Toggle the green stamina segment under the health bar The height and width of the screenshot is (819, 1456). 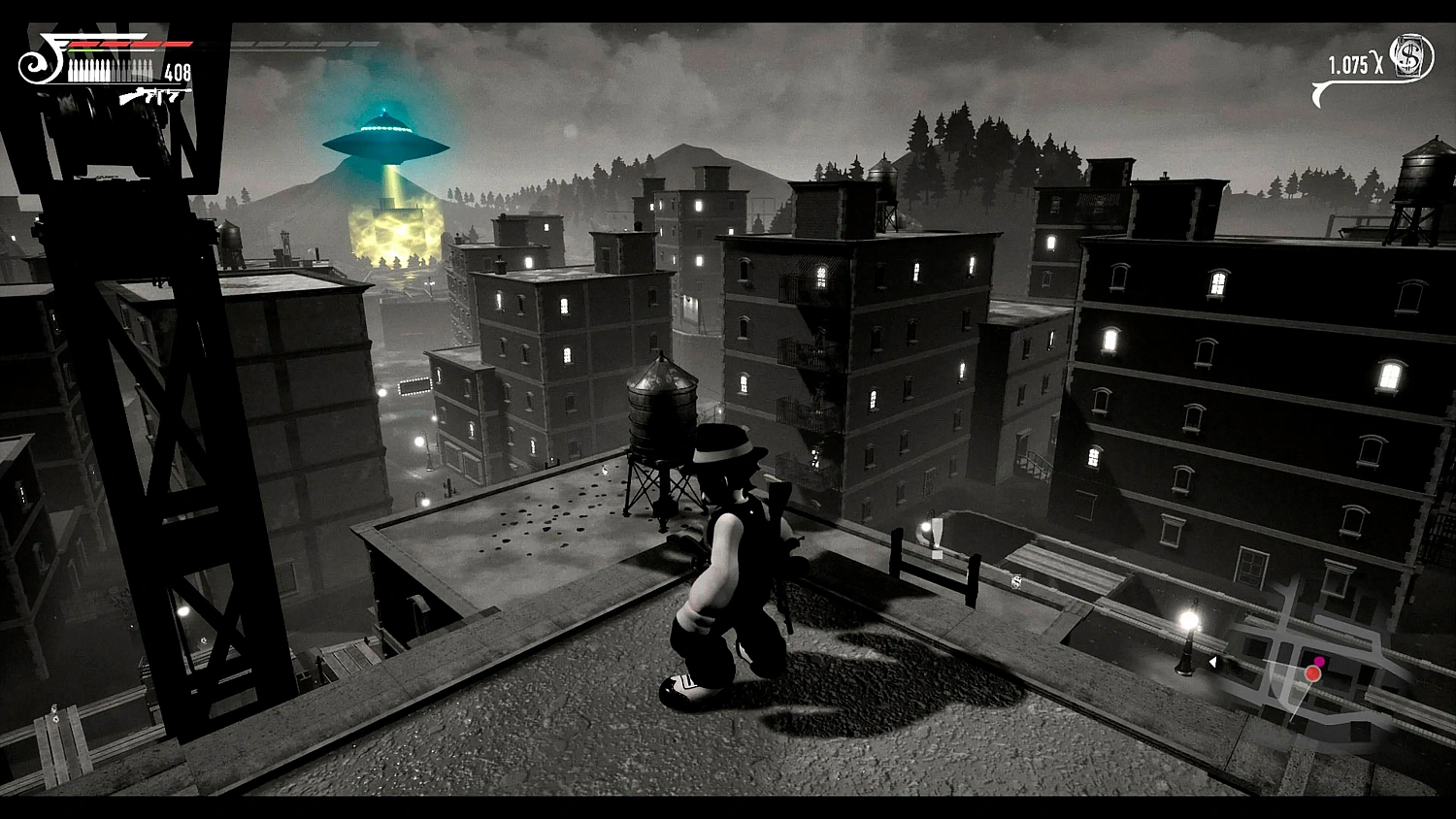point(86,49)
